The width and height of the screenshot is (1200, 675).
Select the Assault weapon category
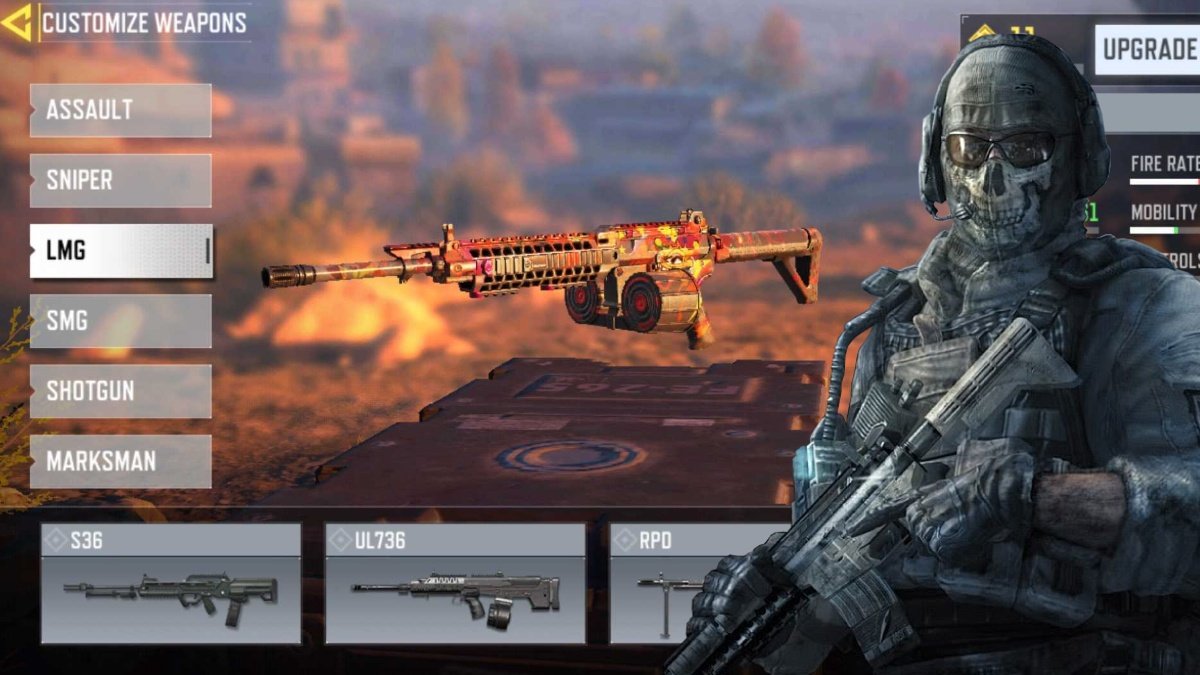(x=120, y=110)
